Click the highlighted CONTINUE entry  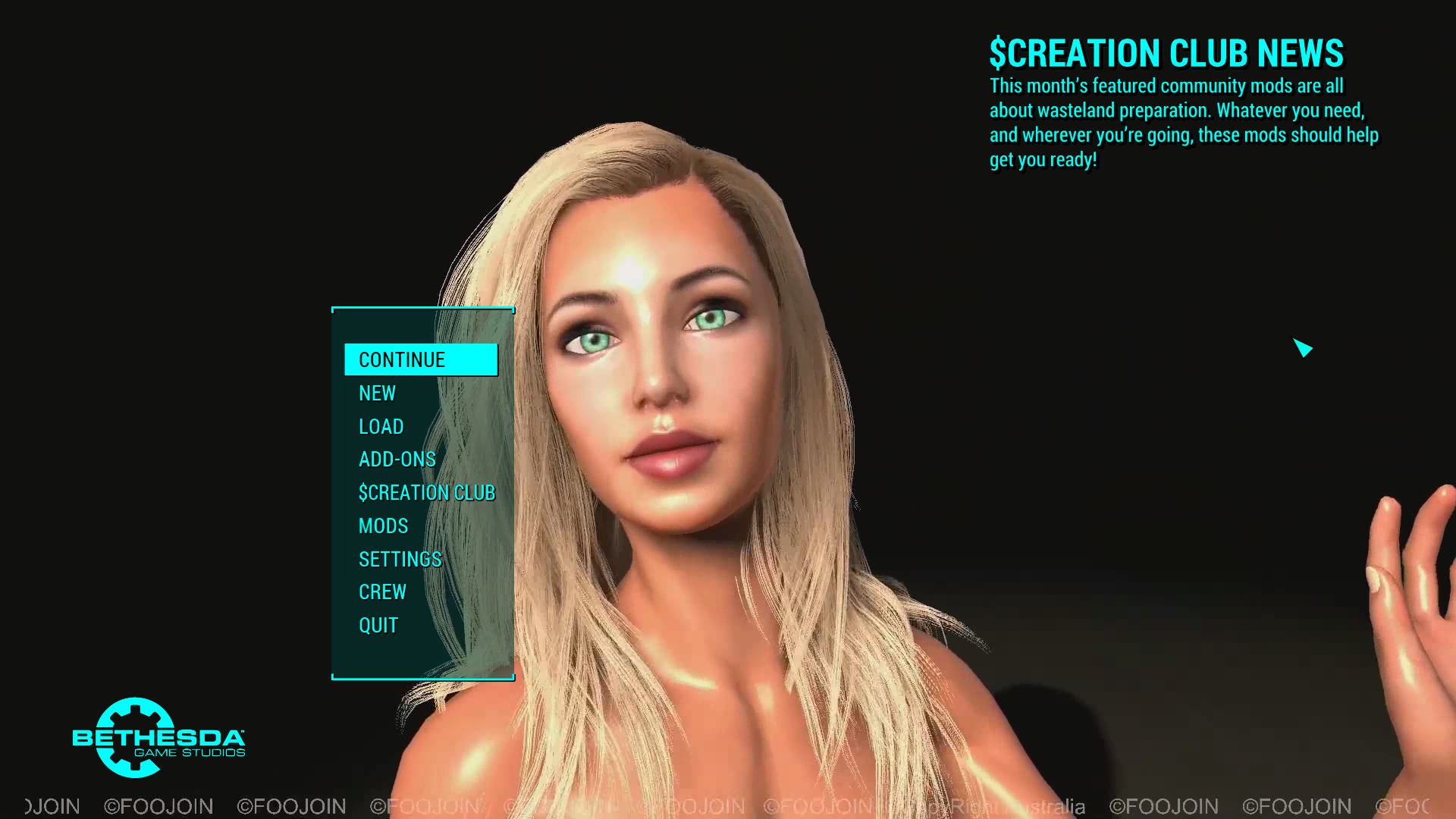pyautogui.click(x=421, y=359)
